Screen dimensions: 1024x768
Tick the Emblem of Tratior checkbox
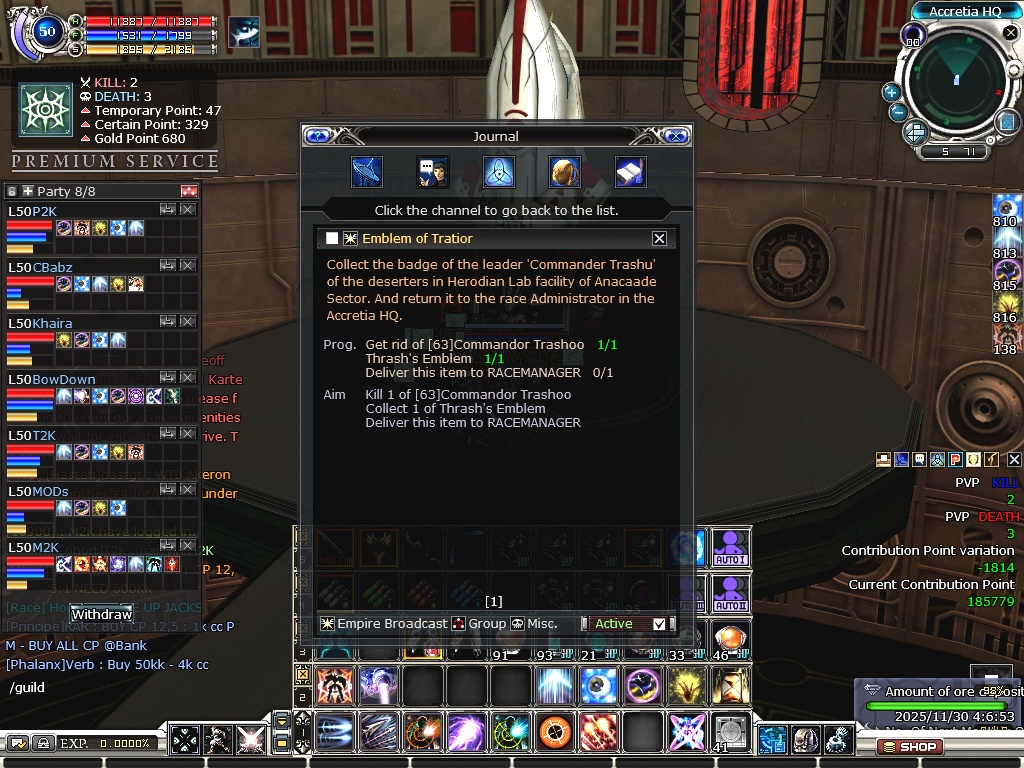332,238
